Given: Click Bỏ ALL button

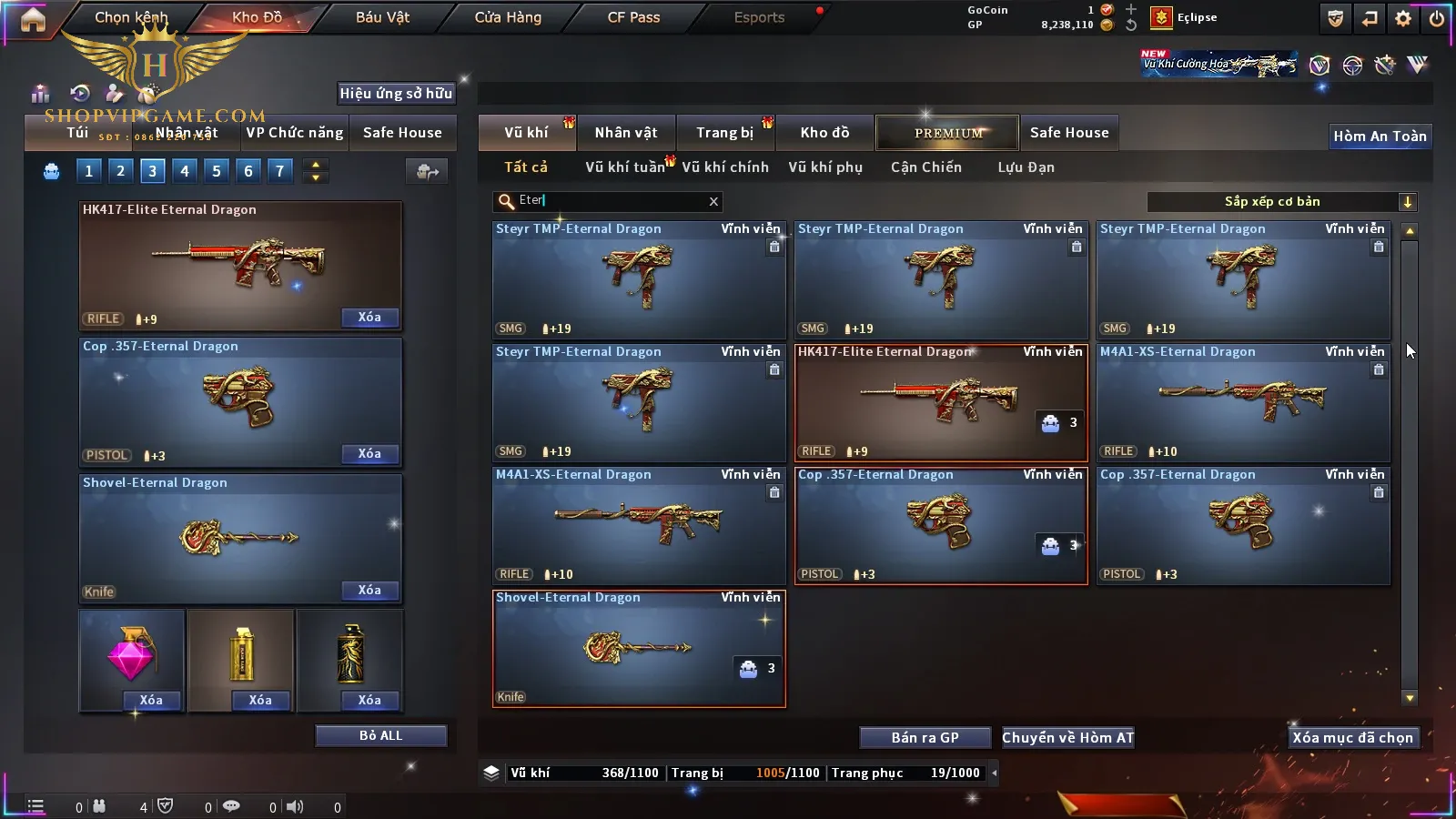Looking at the screenshot, I should click(x=380, y=735).
